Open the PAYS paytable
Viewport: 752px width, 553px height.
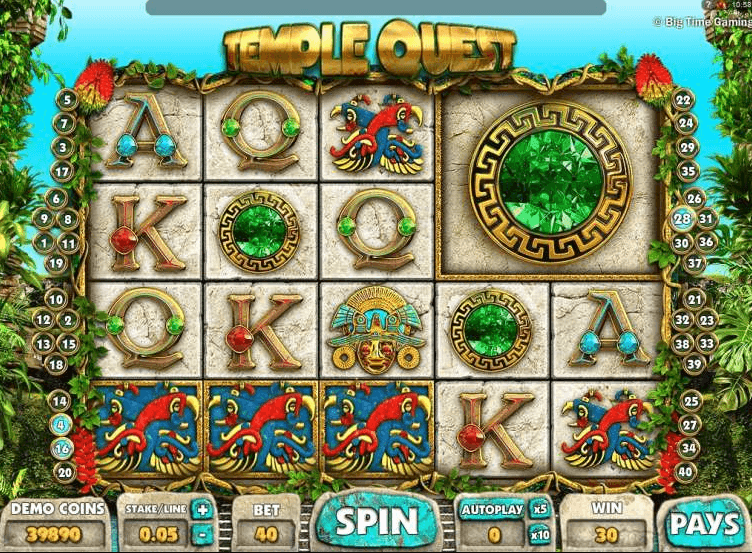click(x=704, y=523)
